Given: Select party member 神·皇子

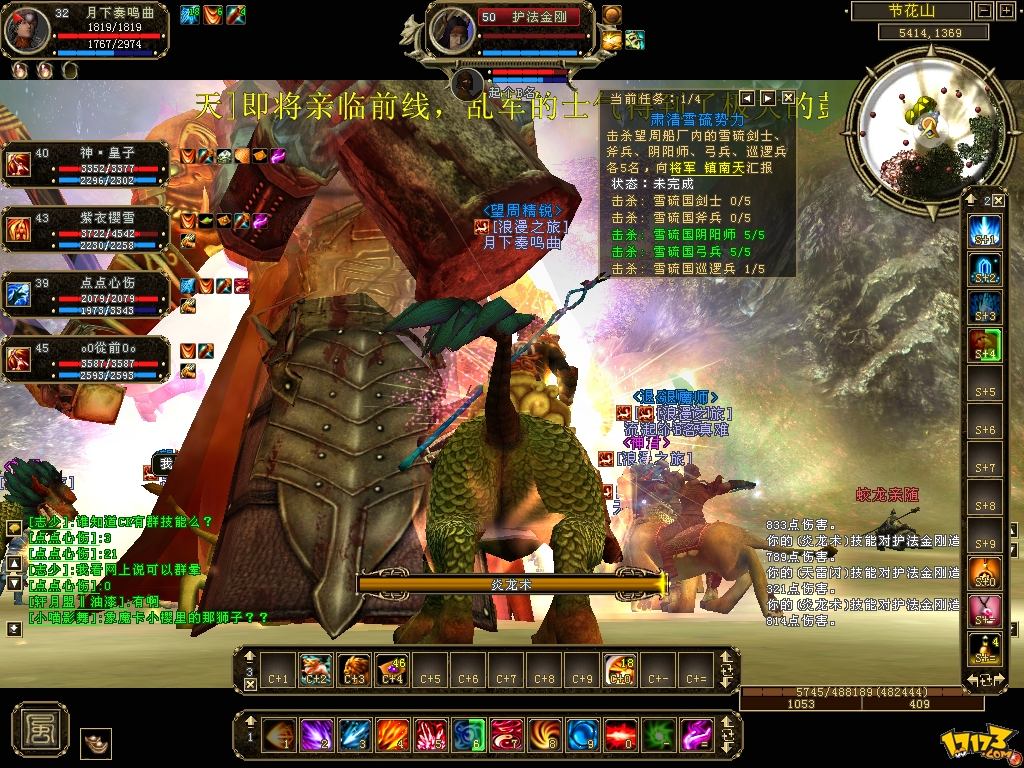Looking at the screenshot, I should (x=19, y=165).
